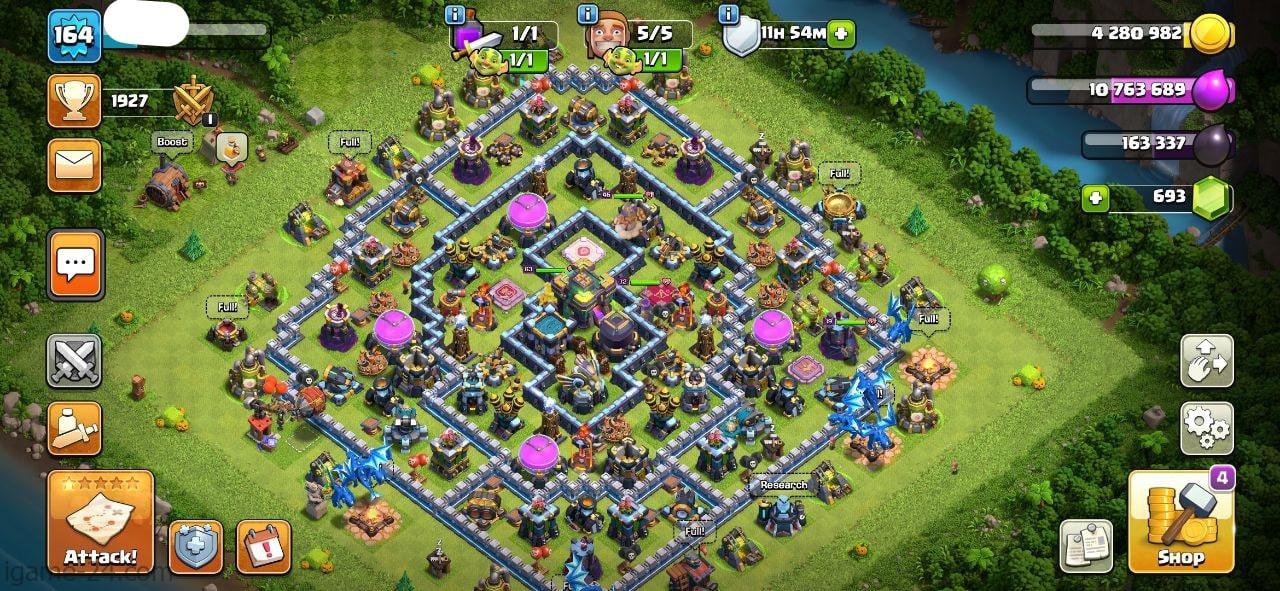Open the Shop menu
Screen dimensions: 1280x591
pyautogui.click(x=1179, y=522)
